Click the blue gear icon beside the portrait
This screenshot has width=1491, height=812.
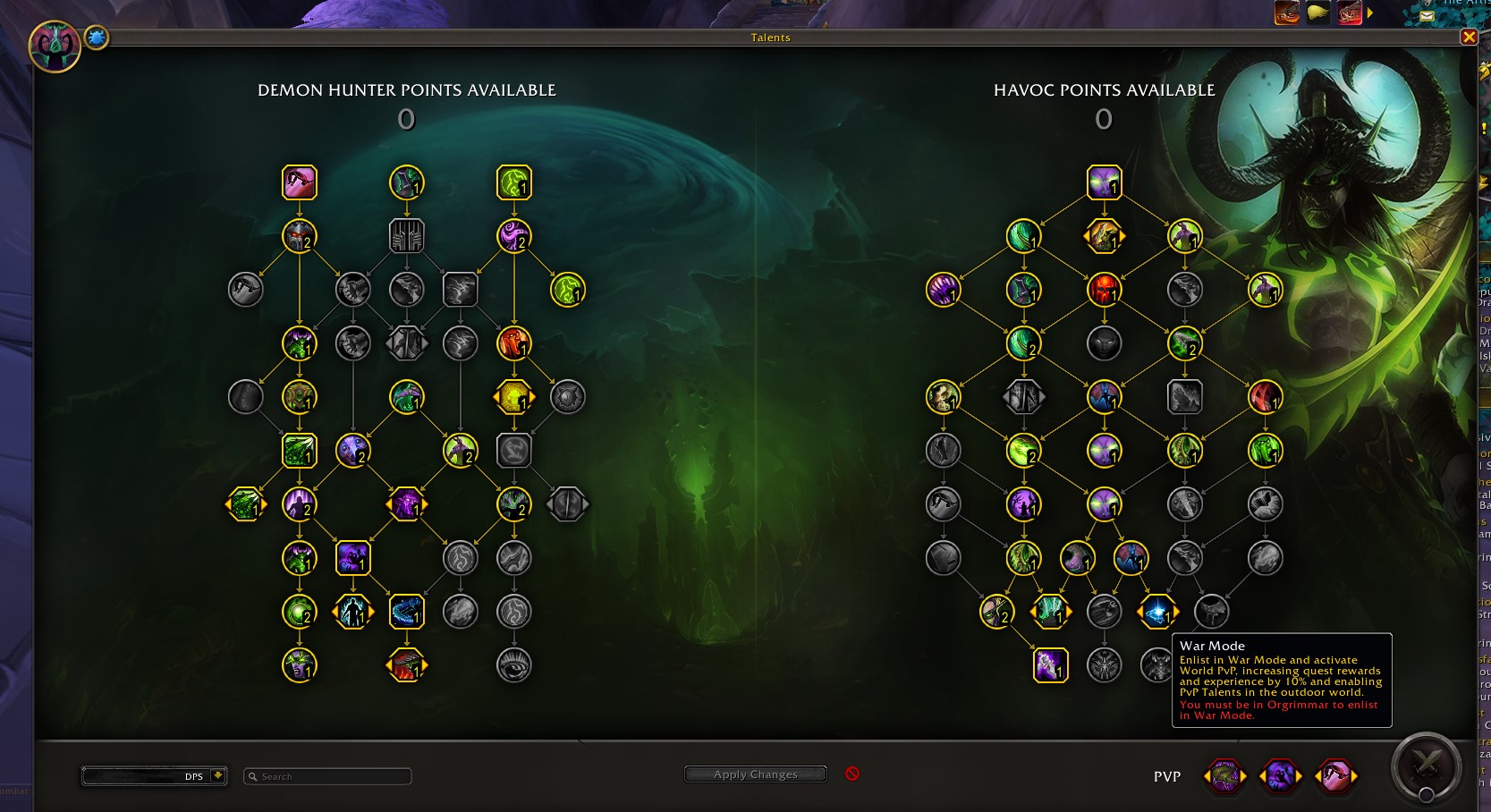[97, 38]
